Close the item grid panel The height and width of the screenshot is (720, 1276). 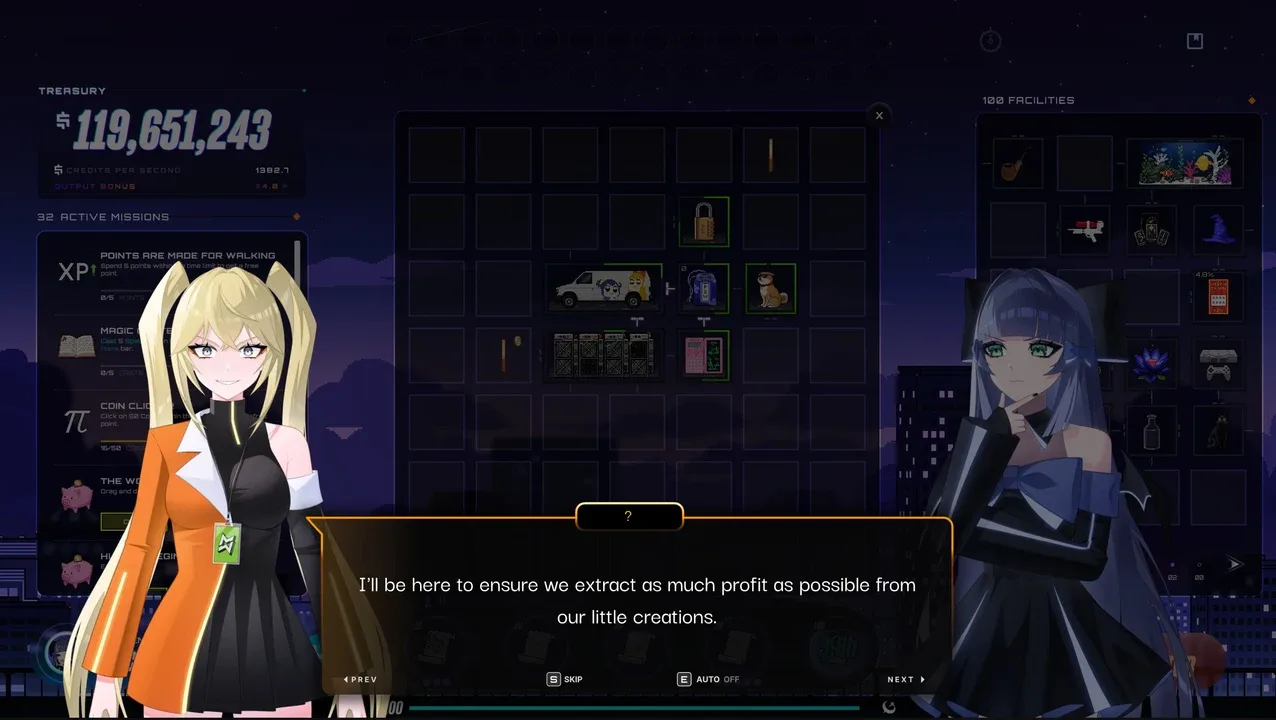pos(879,116)
